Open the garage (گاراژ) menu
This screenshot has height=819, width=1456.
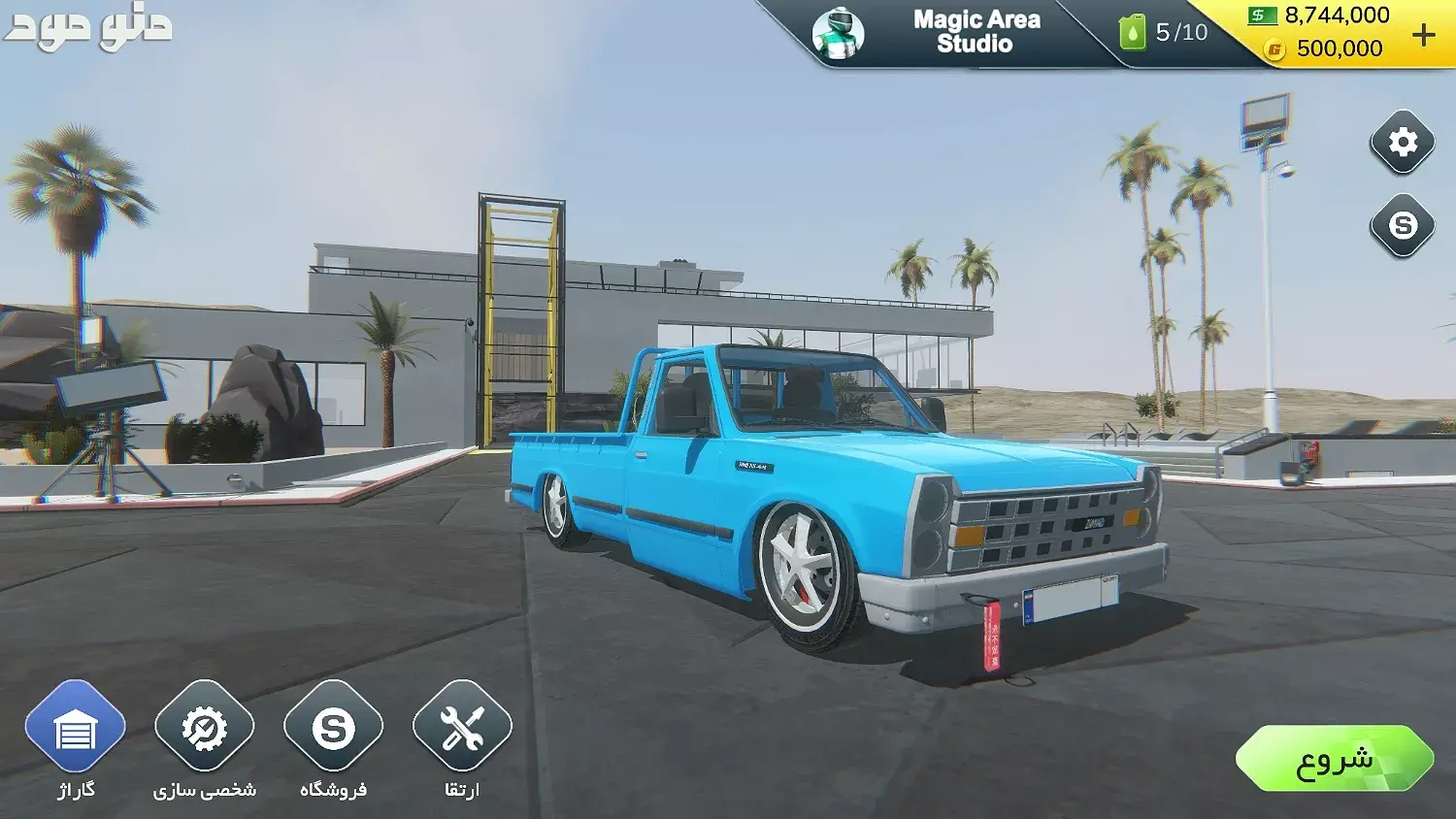click(x=75, y=729)
